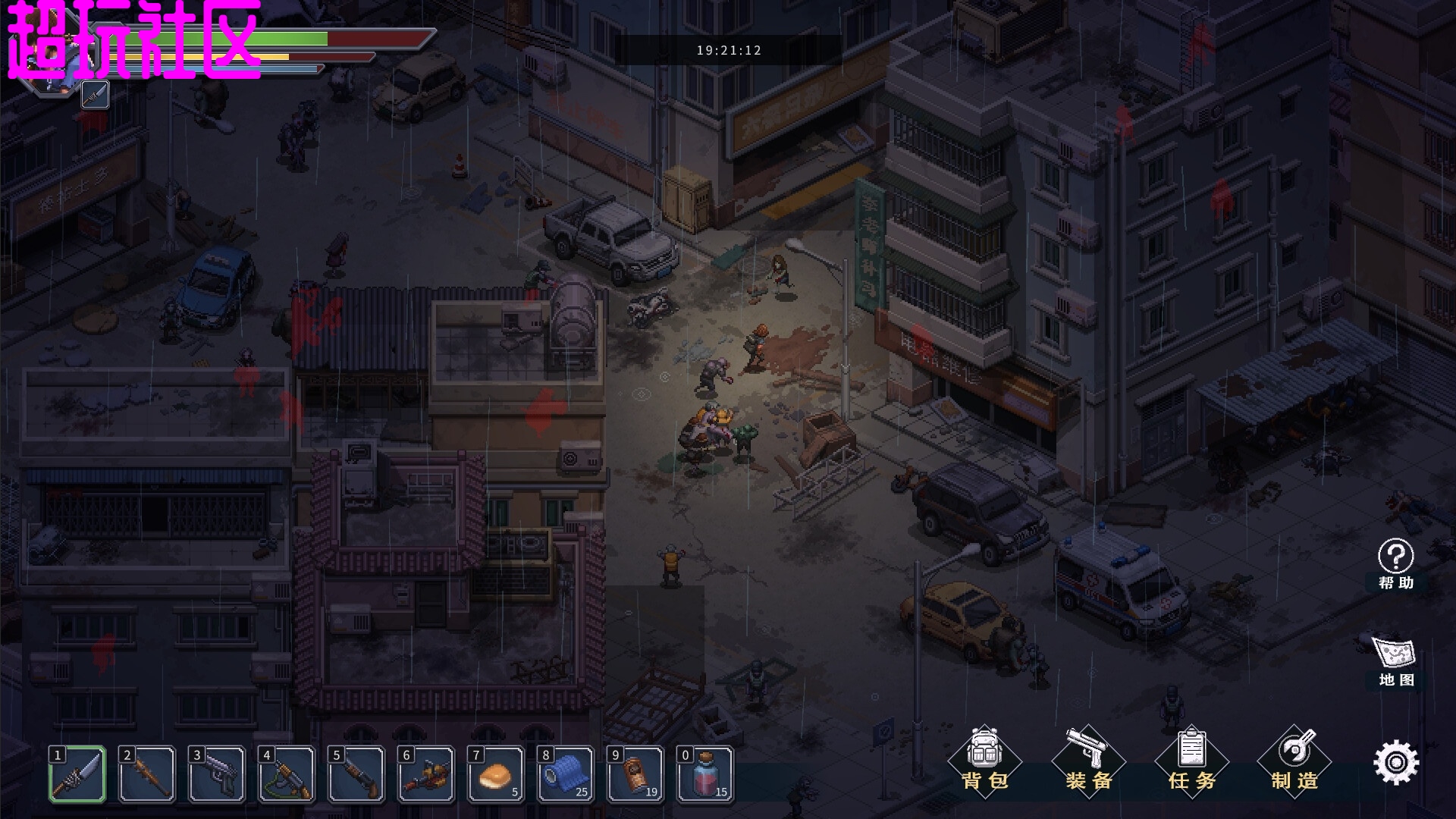The width and height of the screenshot is (1456, 819).
Task: Click the equipped knife icon under portrait
Action: point(95,95)
